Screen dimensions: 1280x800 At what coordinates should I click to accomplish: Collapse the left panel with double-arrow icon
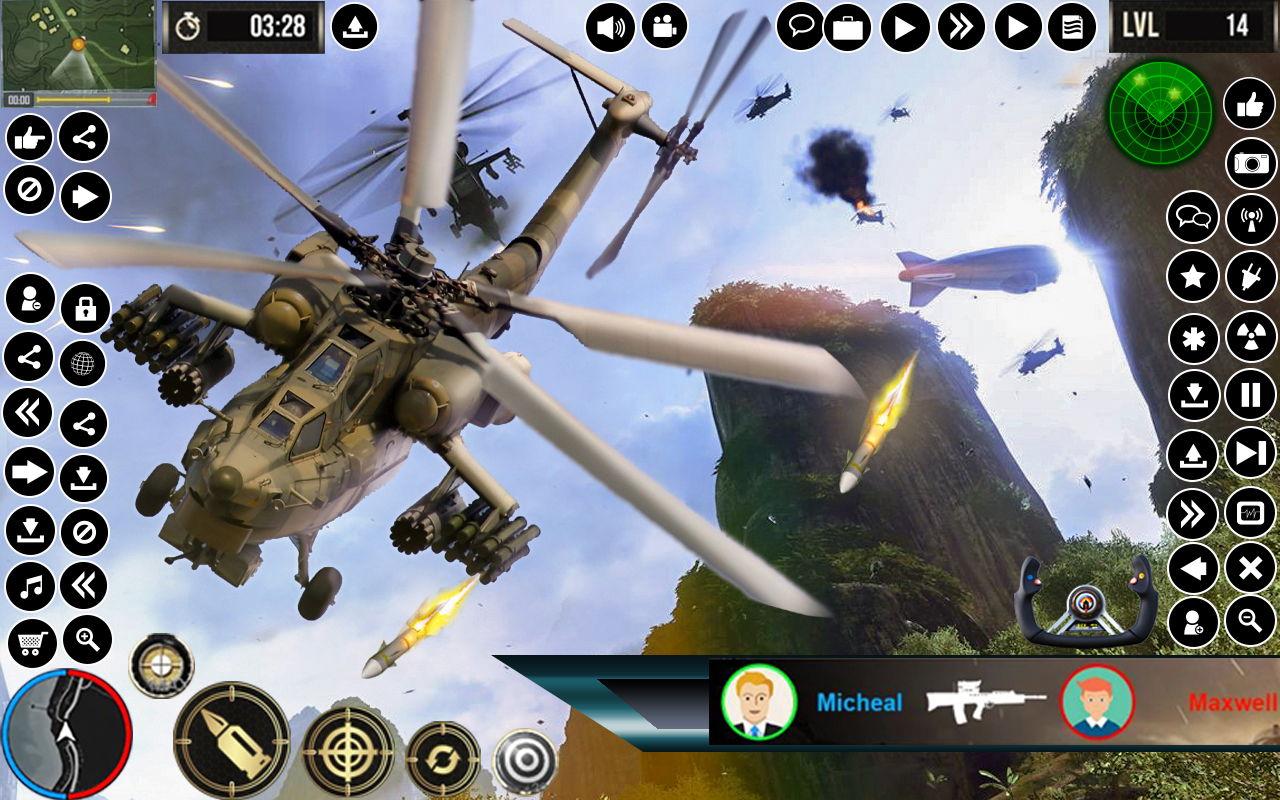pos(30,410)
